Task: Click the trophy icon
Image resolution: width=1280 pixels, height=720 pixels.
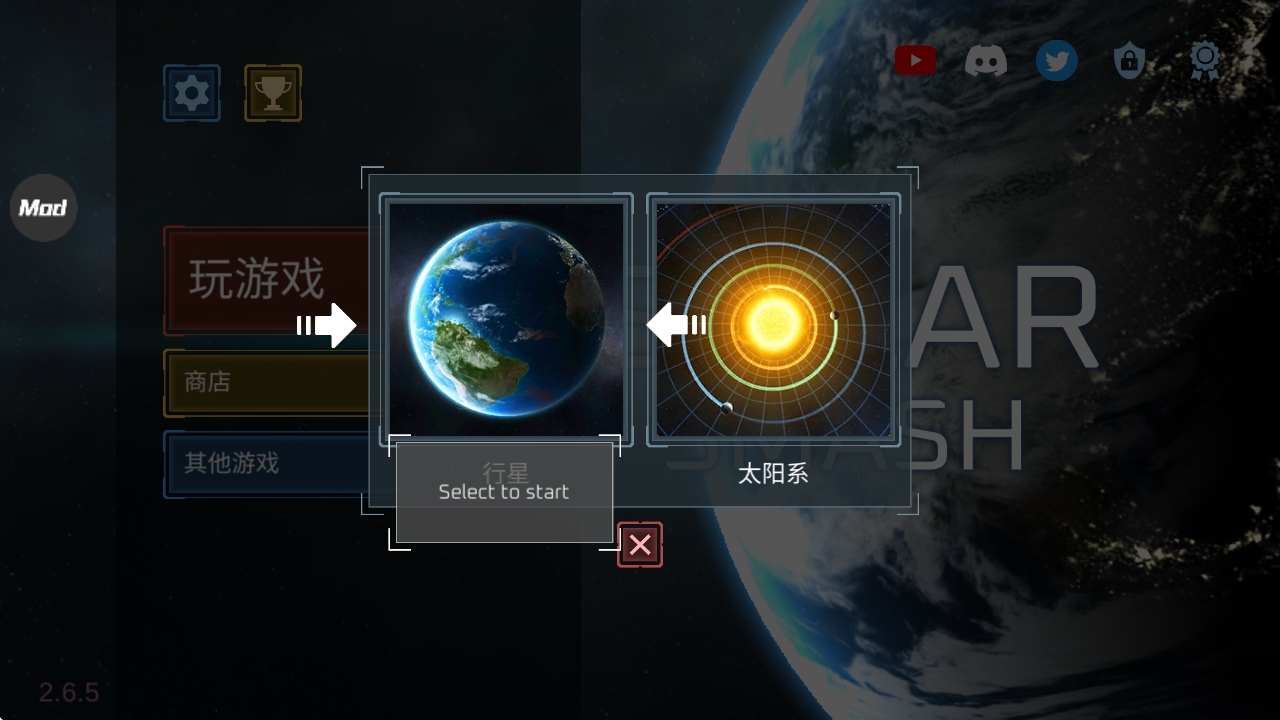Action: [271, 92]
